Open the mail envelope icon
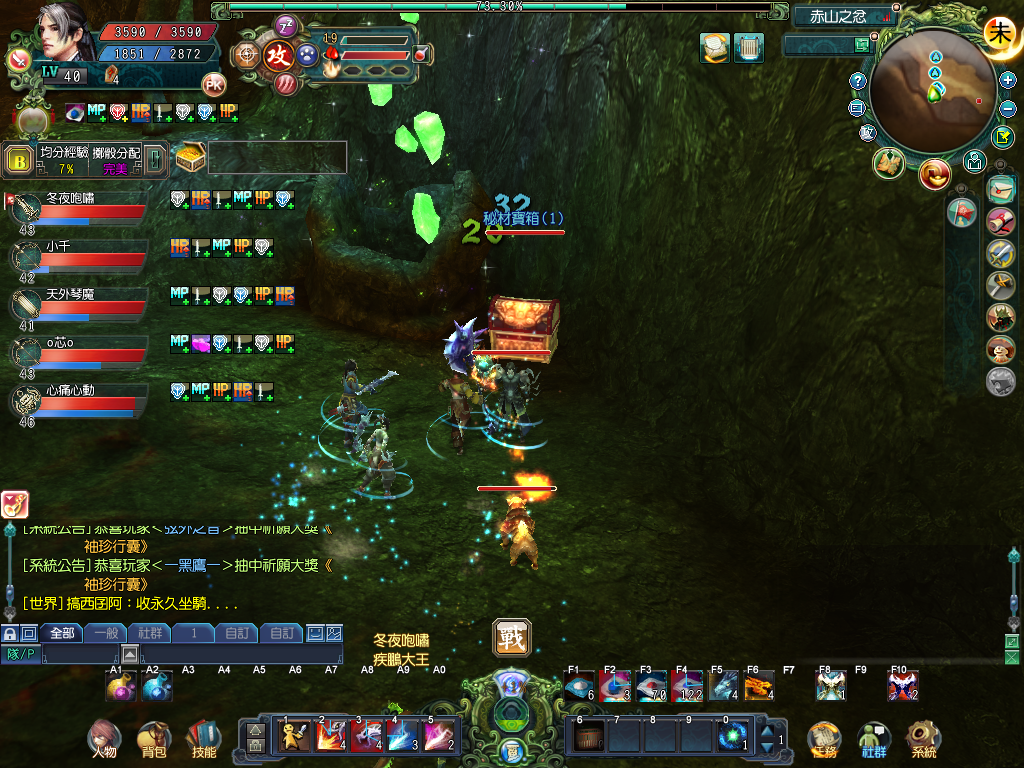The height and width of the screenshot is (768, 1024). (x=1000, y=188)
